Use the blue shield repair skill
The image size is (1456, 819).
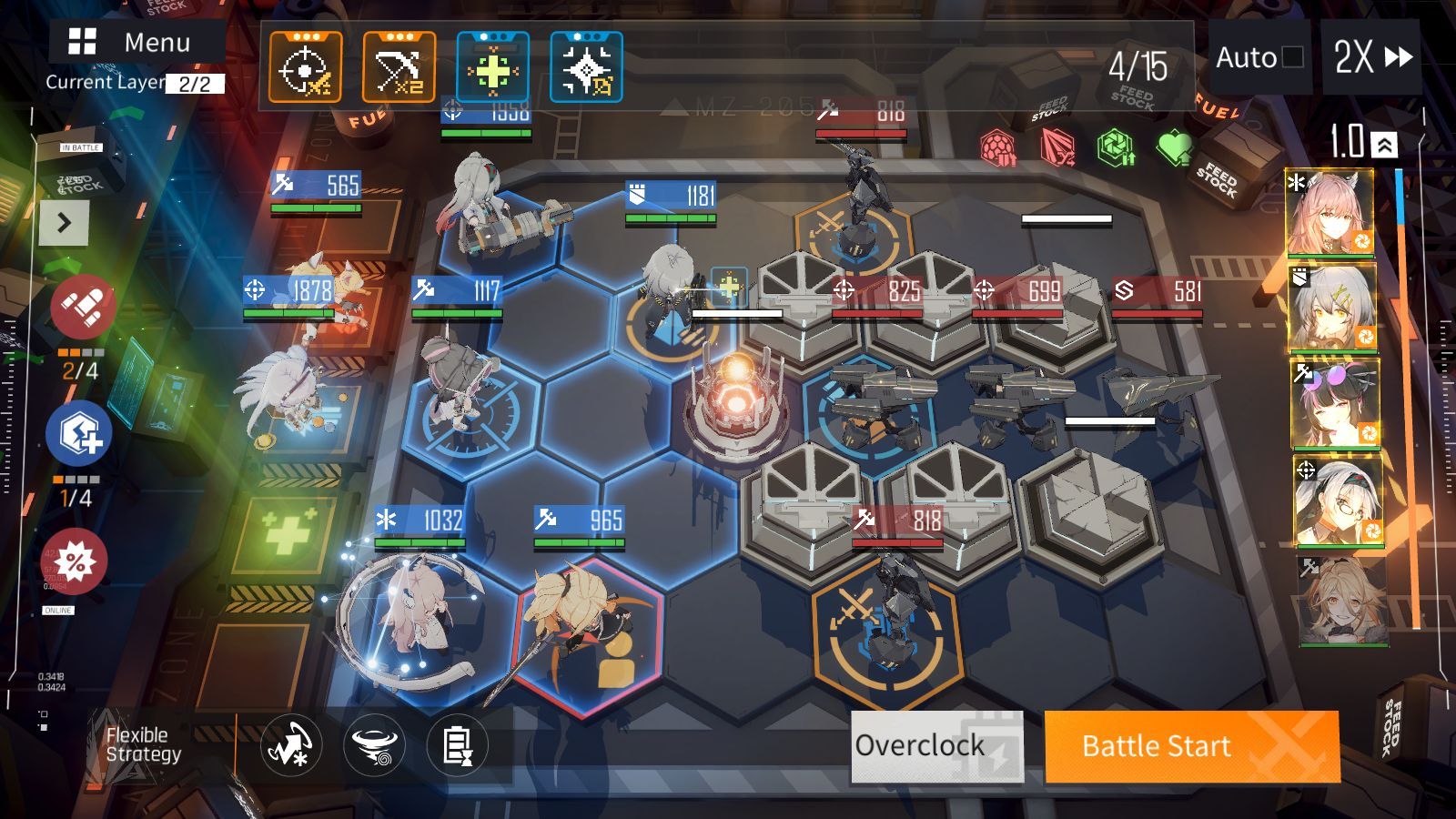[79, 433]
